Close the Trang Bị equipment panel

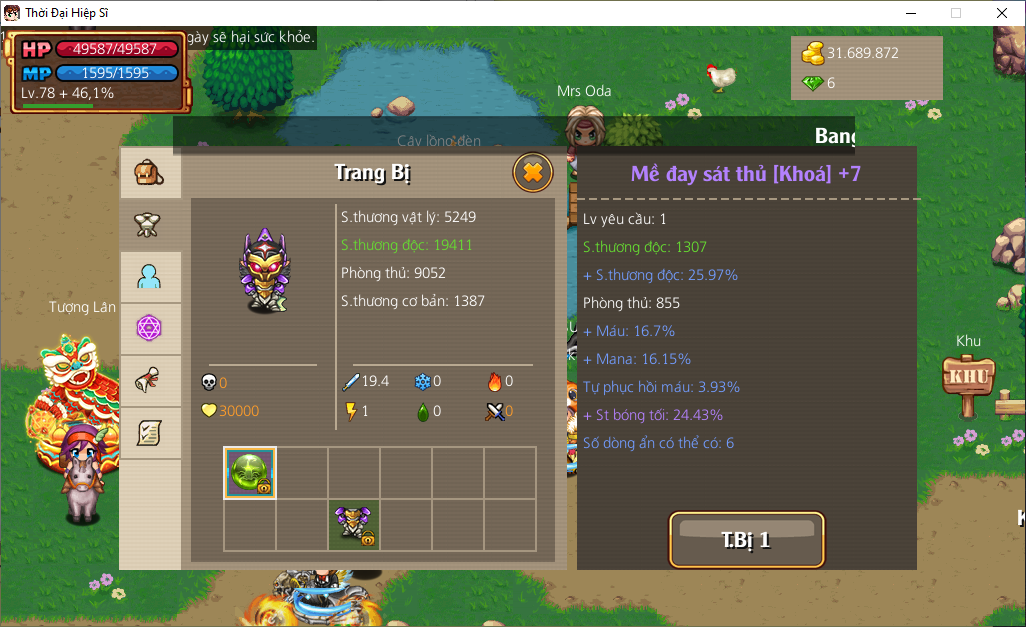click(533, 173)
